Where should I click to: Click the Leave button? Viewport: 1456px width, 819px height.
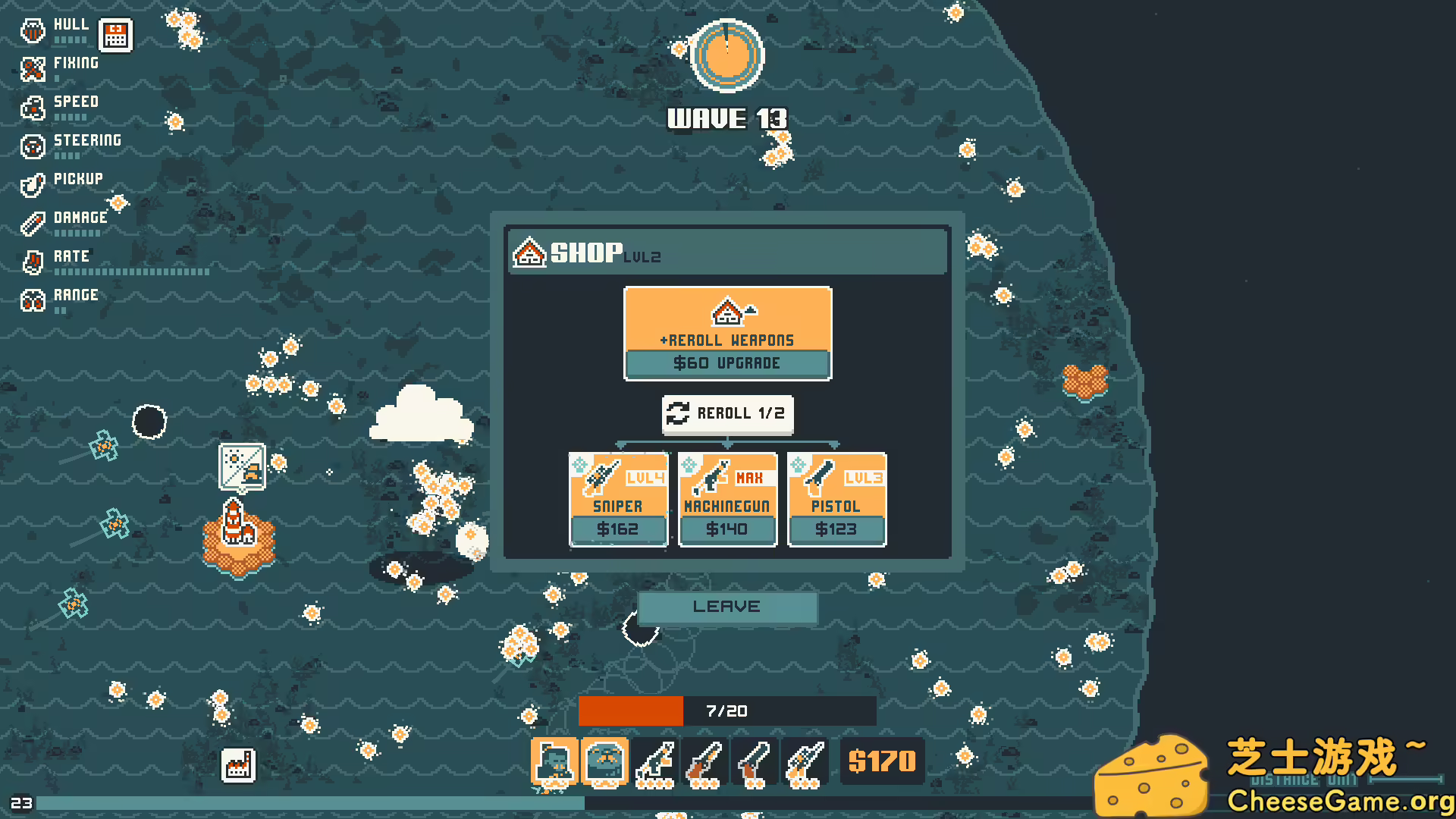(x=726, y=607)
